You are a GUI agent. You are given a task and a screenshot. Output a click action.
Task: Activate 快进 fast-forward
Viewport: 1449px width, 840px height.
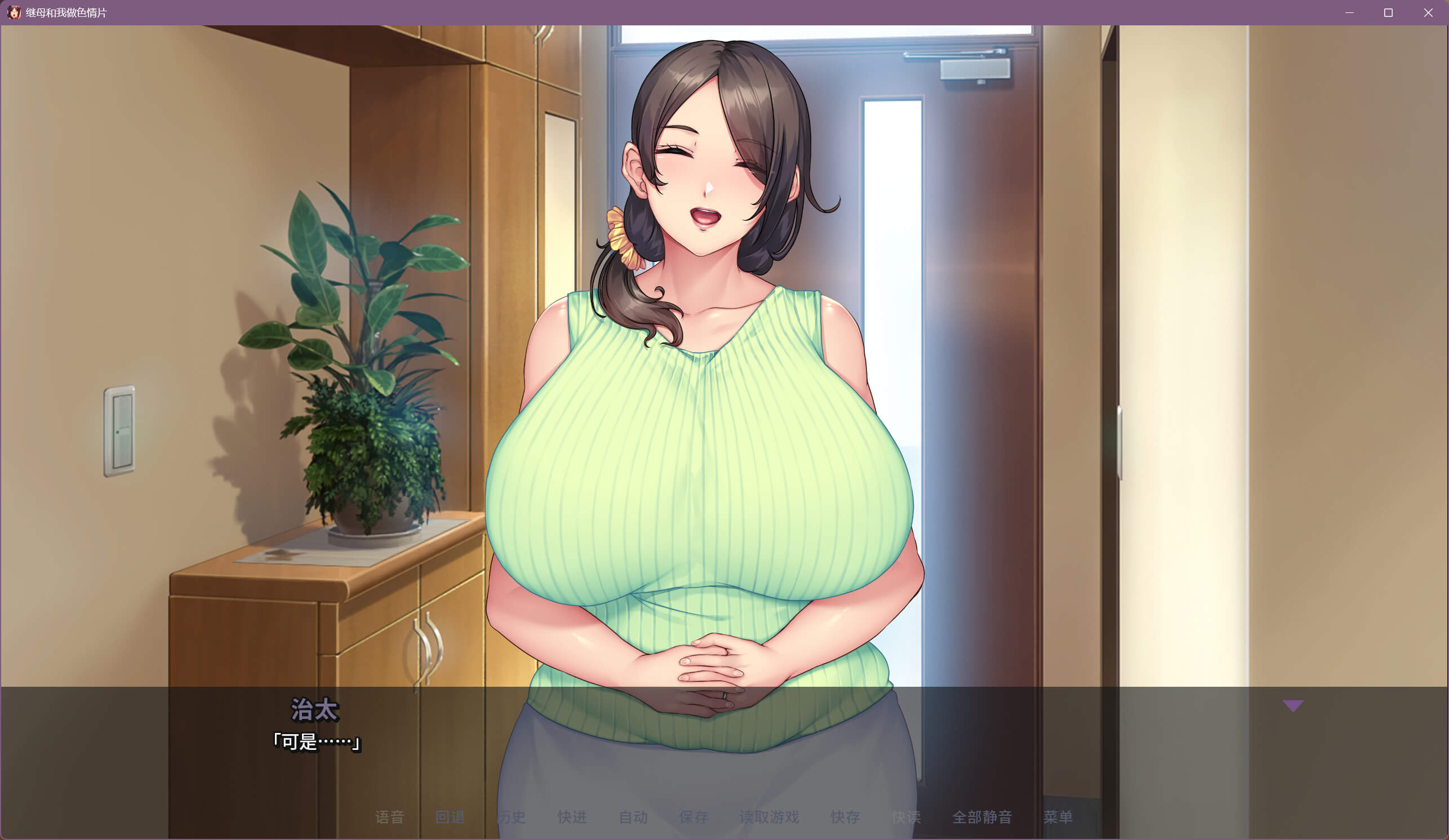pyautogui.click(x=572, y=817)
